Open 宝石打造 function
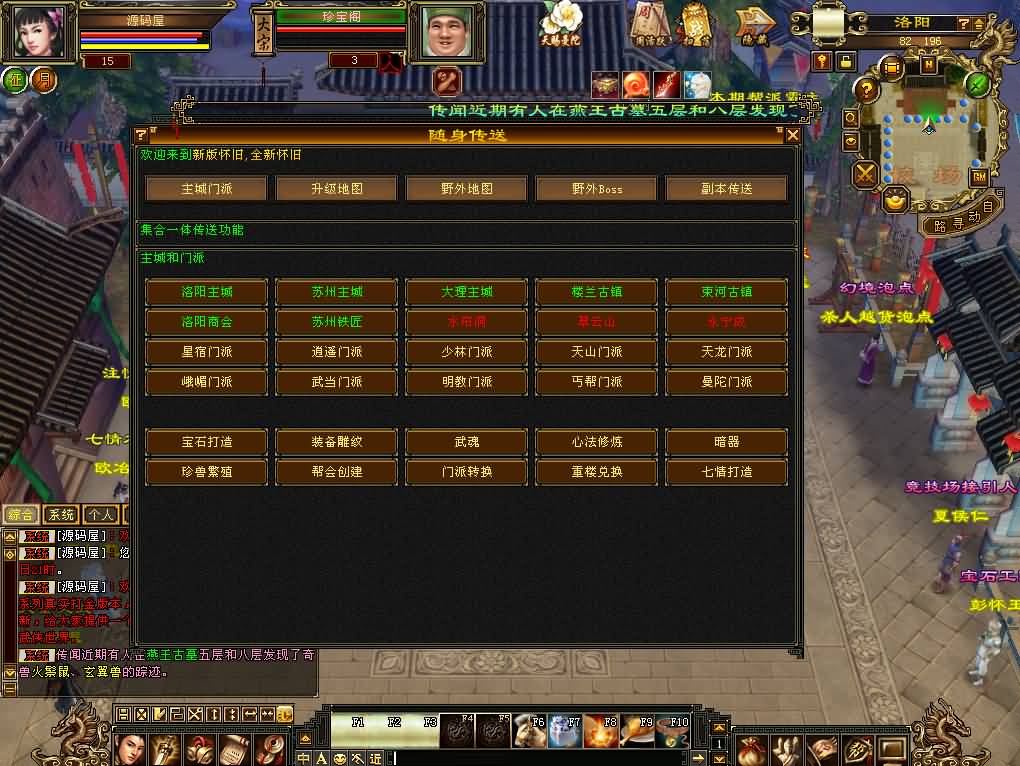The height and width of the screenshot is (766, 1020). [206, 441]
